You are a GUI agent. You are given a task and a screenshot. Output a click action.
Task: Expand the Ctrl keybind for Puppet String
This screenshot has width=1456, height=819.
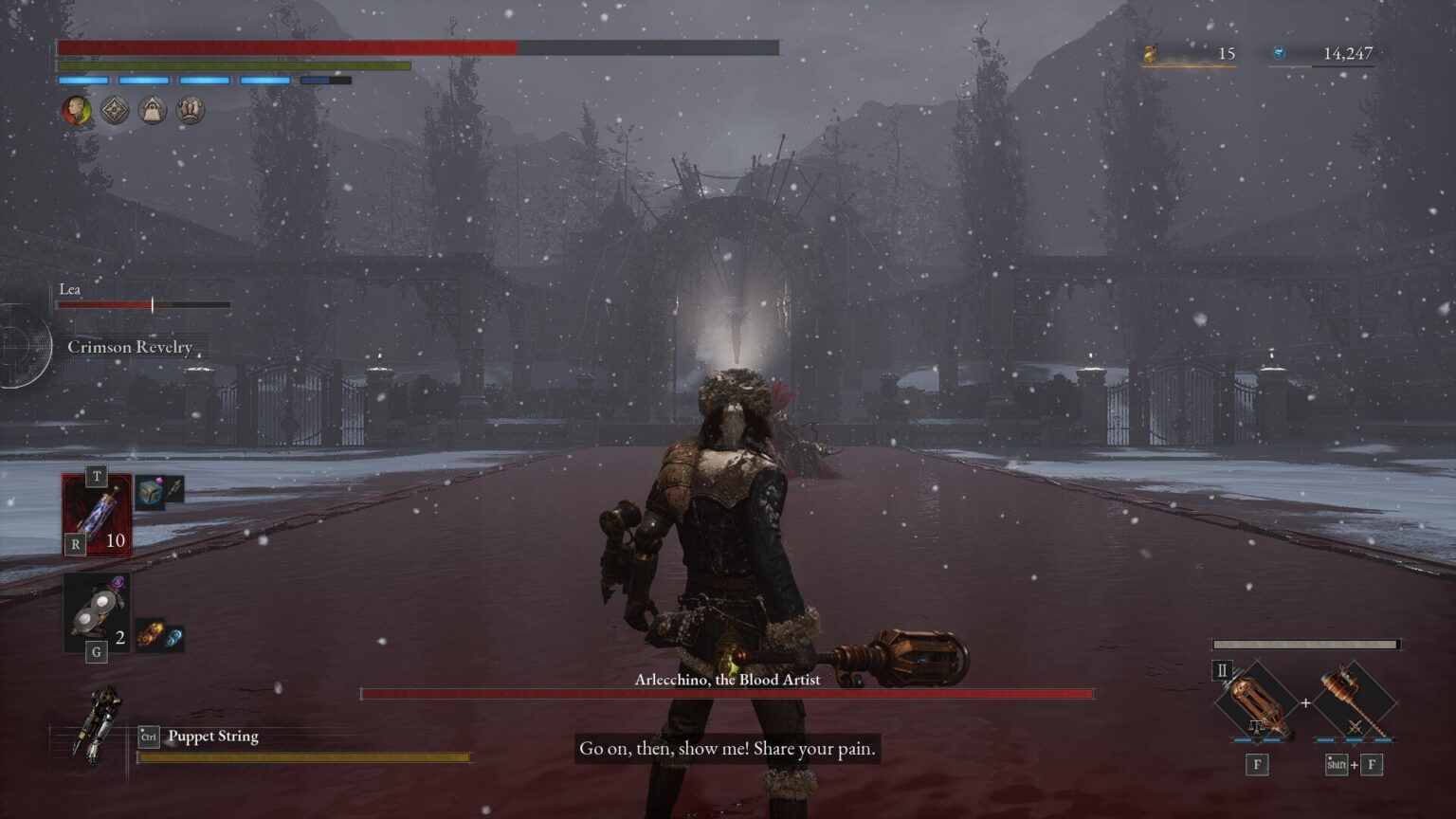[149, 736]
